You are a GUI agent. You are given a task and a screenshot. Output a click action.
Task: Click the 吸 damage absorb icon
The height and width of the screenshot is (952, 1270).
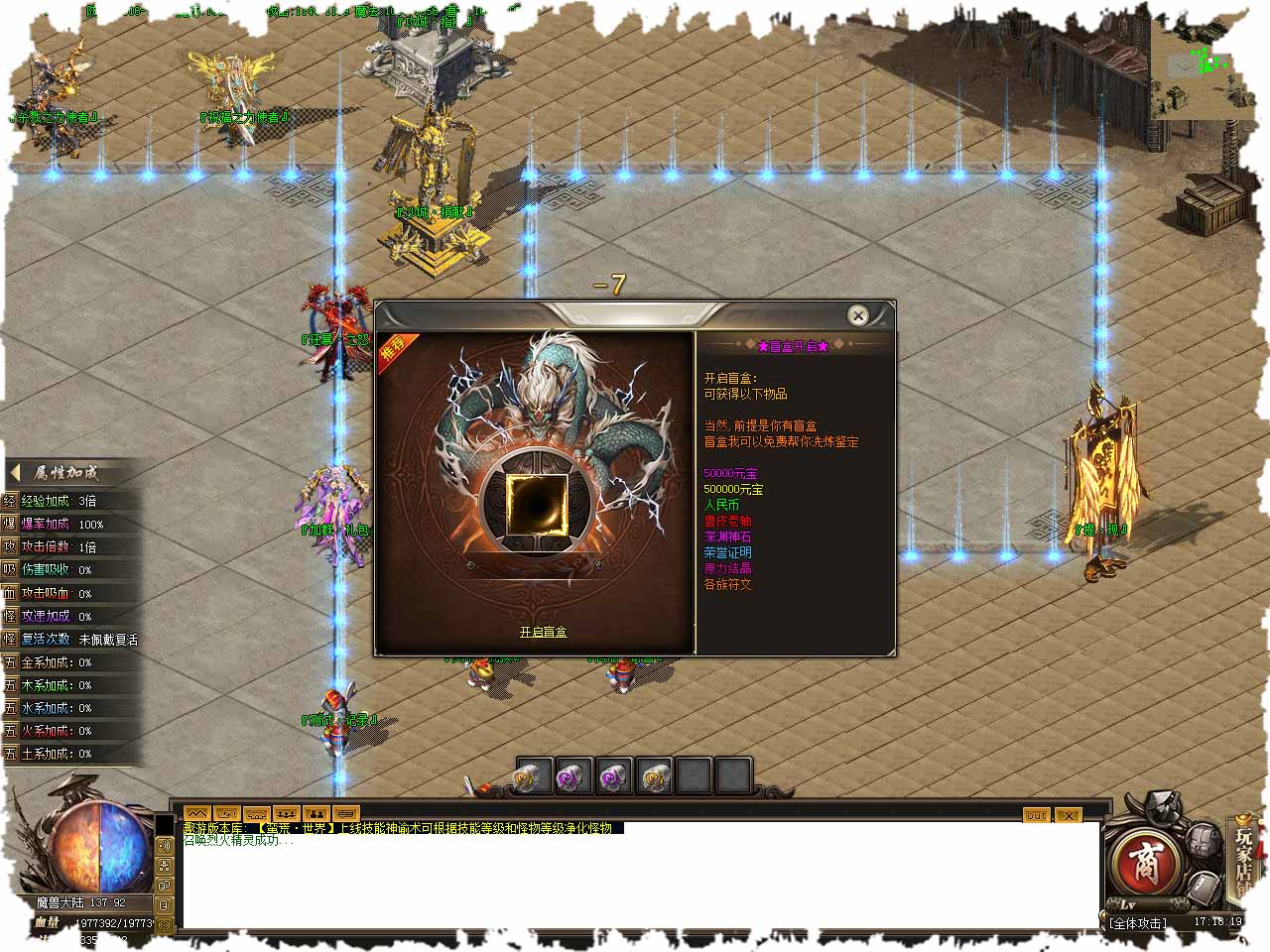point(10,569)
